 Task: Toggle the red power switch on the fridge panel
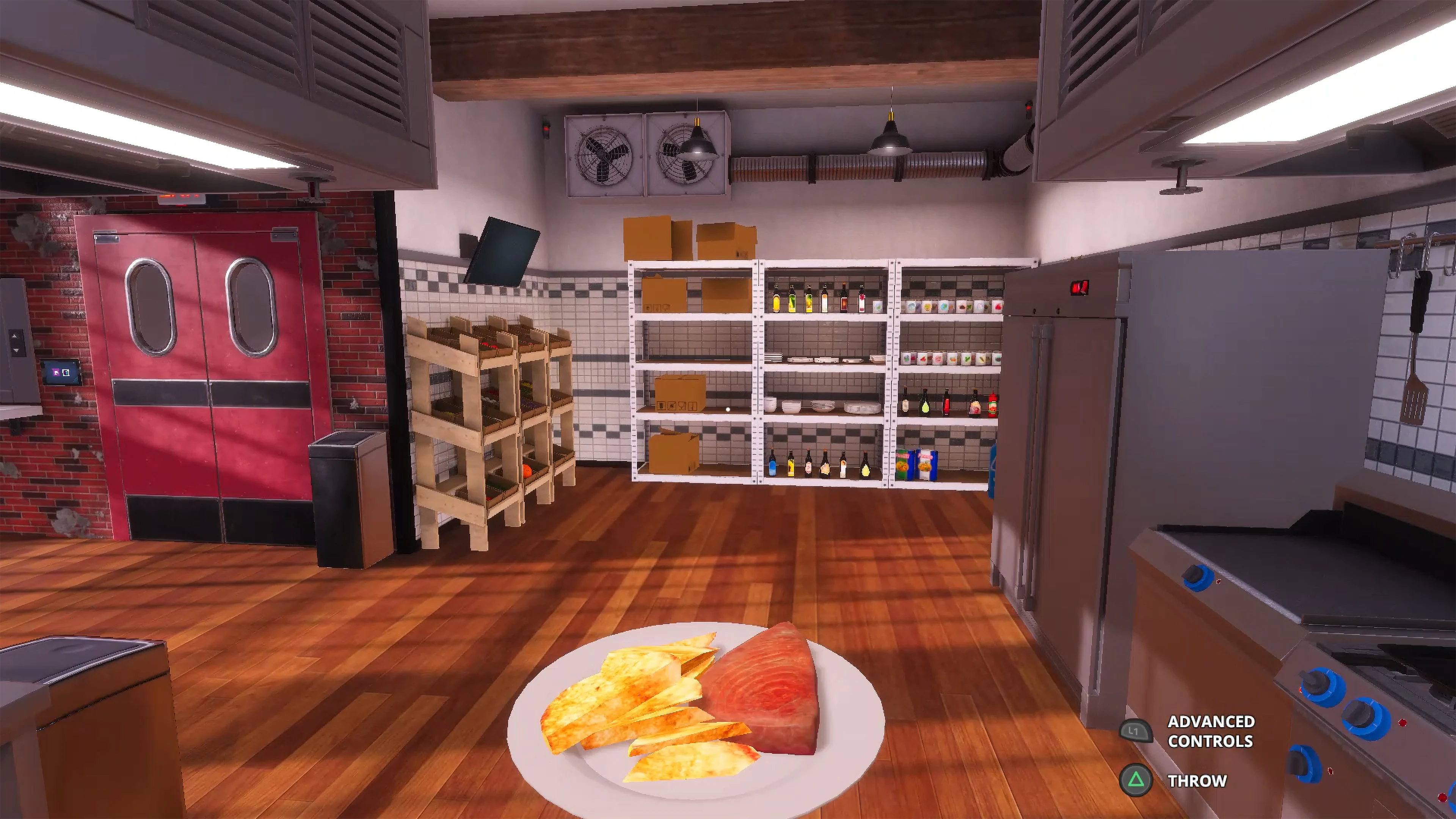click(x=1079, y=288)
